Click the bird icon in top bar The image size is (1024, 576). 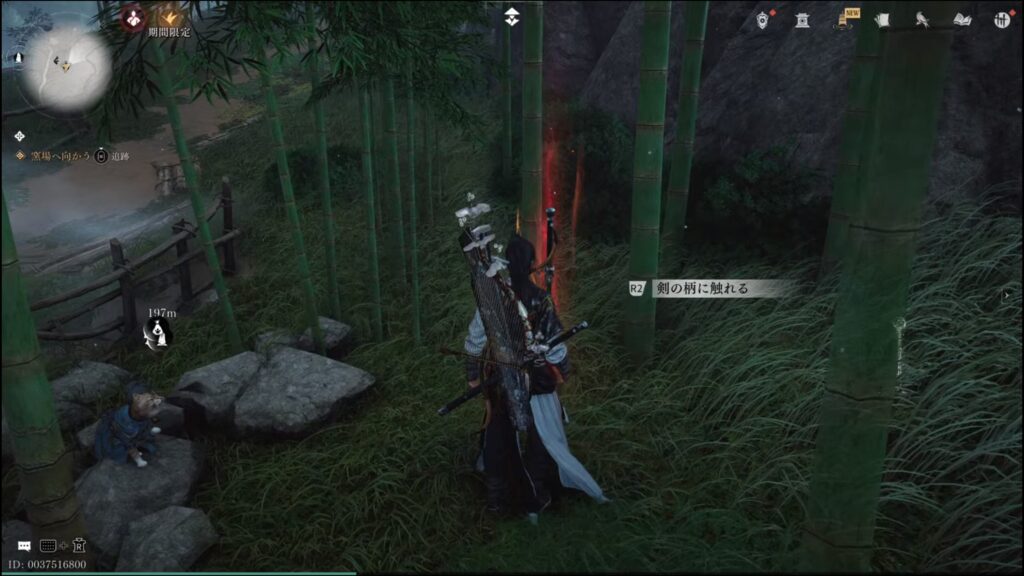pos(922,20)
